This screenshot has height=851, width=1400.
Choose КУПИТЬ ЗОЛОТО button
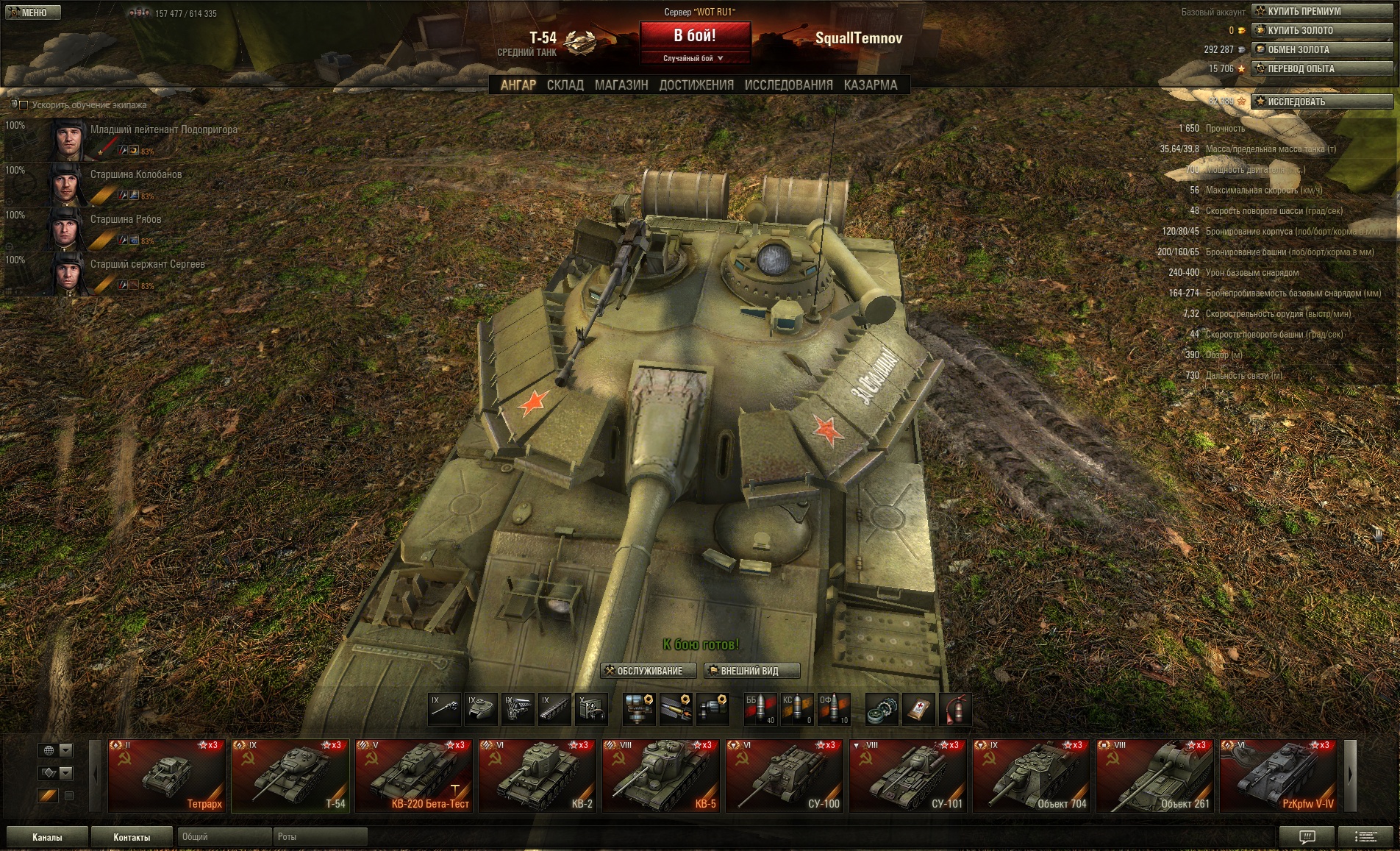point(1322,30)
